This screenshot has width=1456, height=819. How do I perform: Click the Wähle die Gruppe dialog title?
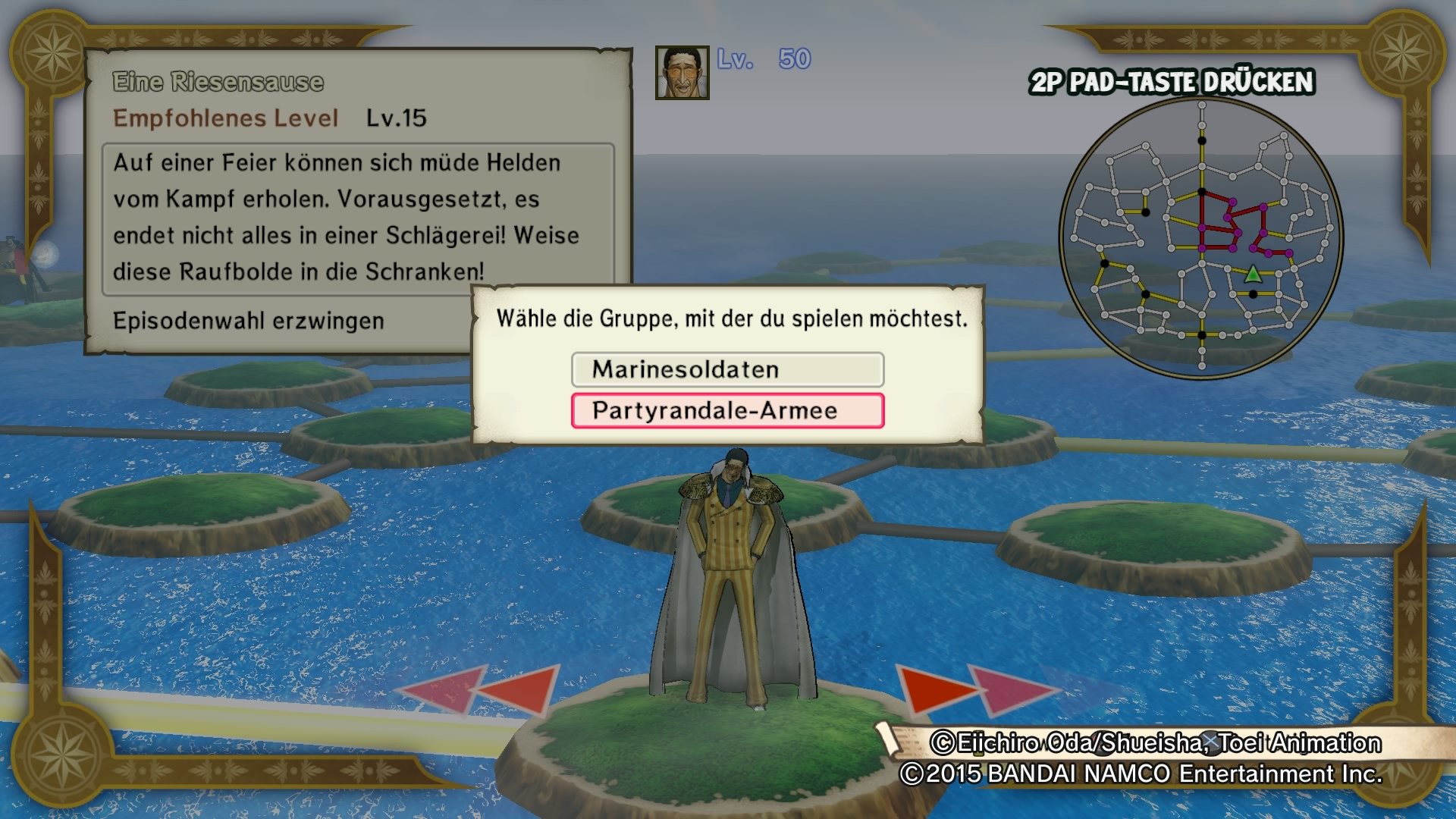coord(730,318)
